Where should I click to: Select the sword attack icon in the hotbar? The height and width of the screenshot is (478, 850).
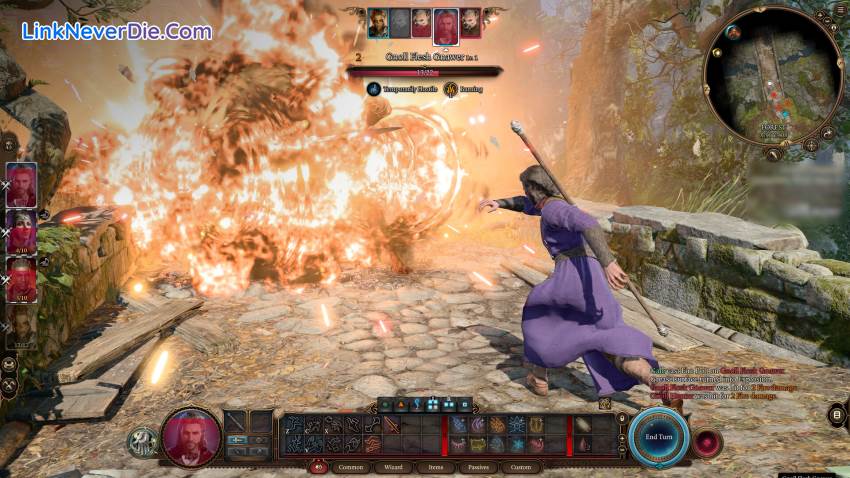[x=391, y=424]
